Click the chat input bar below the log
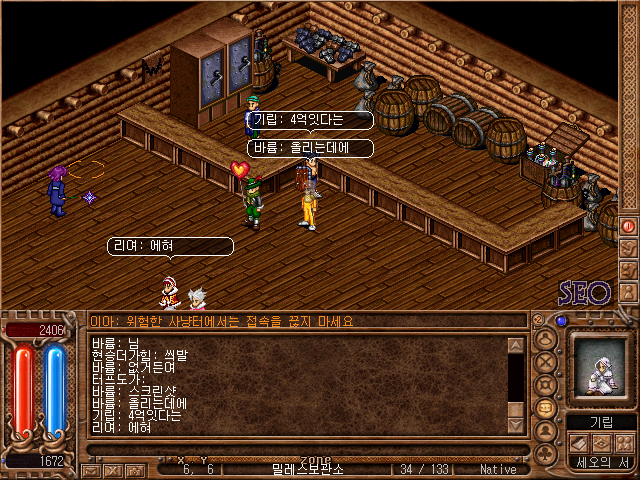 (300, 450)
